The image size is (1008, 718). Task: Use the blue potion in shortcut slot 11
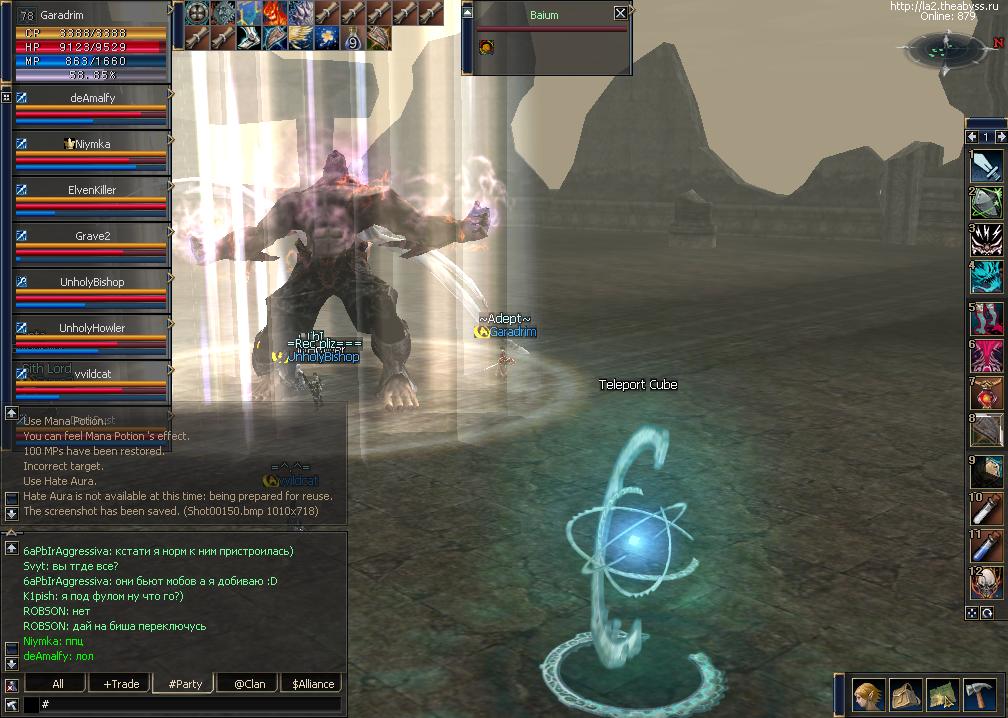988,547
